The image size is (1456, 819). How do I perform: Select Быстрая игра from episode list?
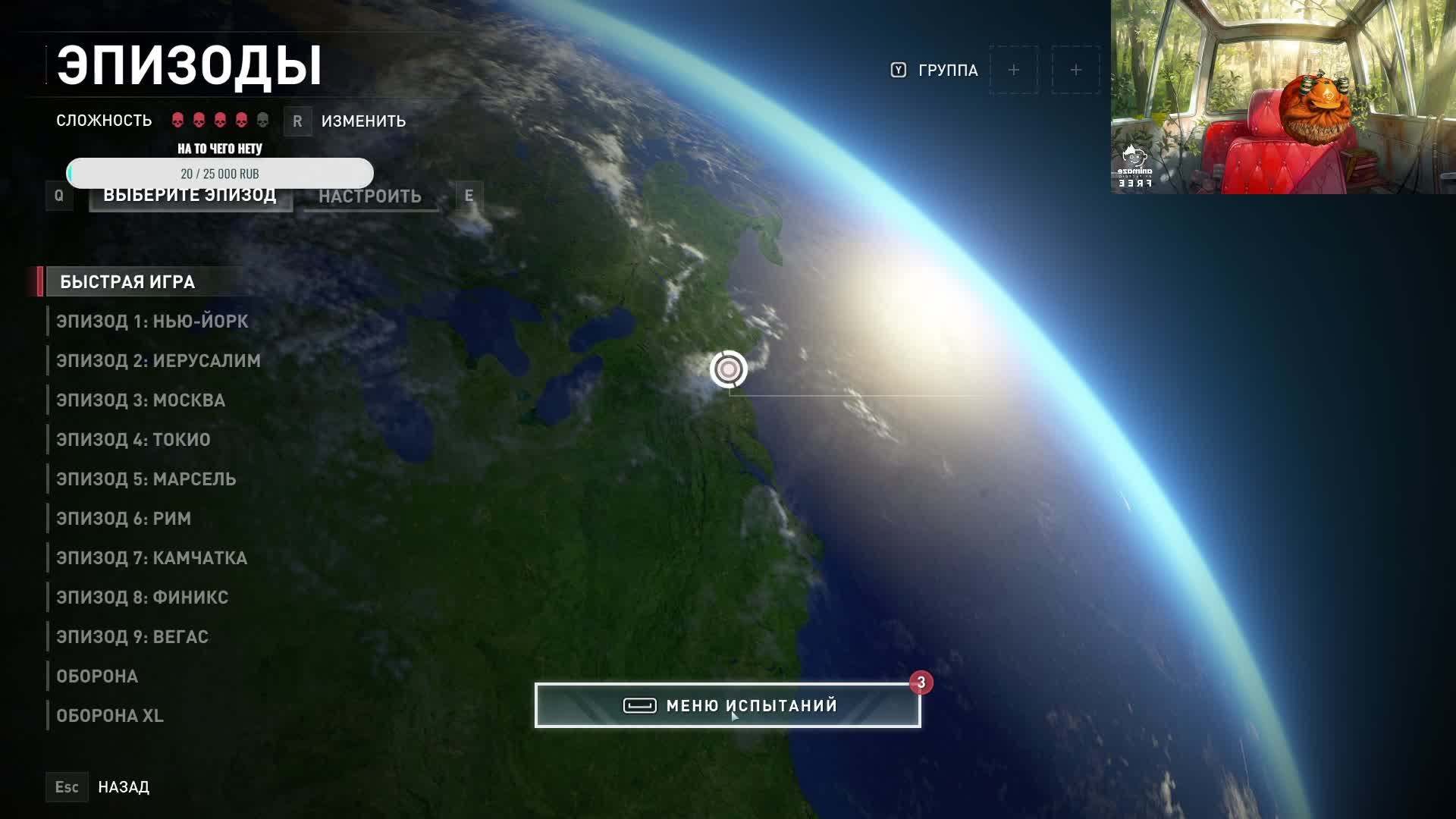pos(127,282)
